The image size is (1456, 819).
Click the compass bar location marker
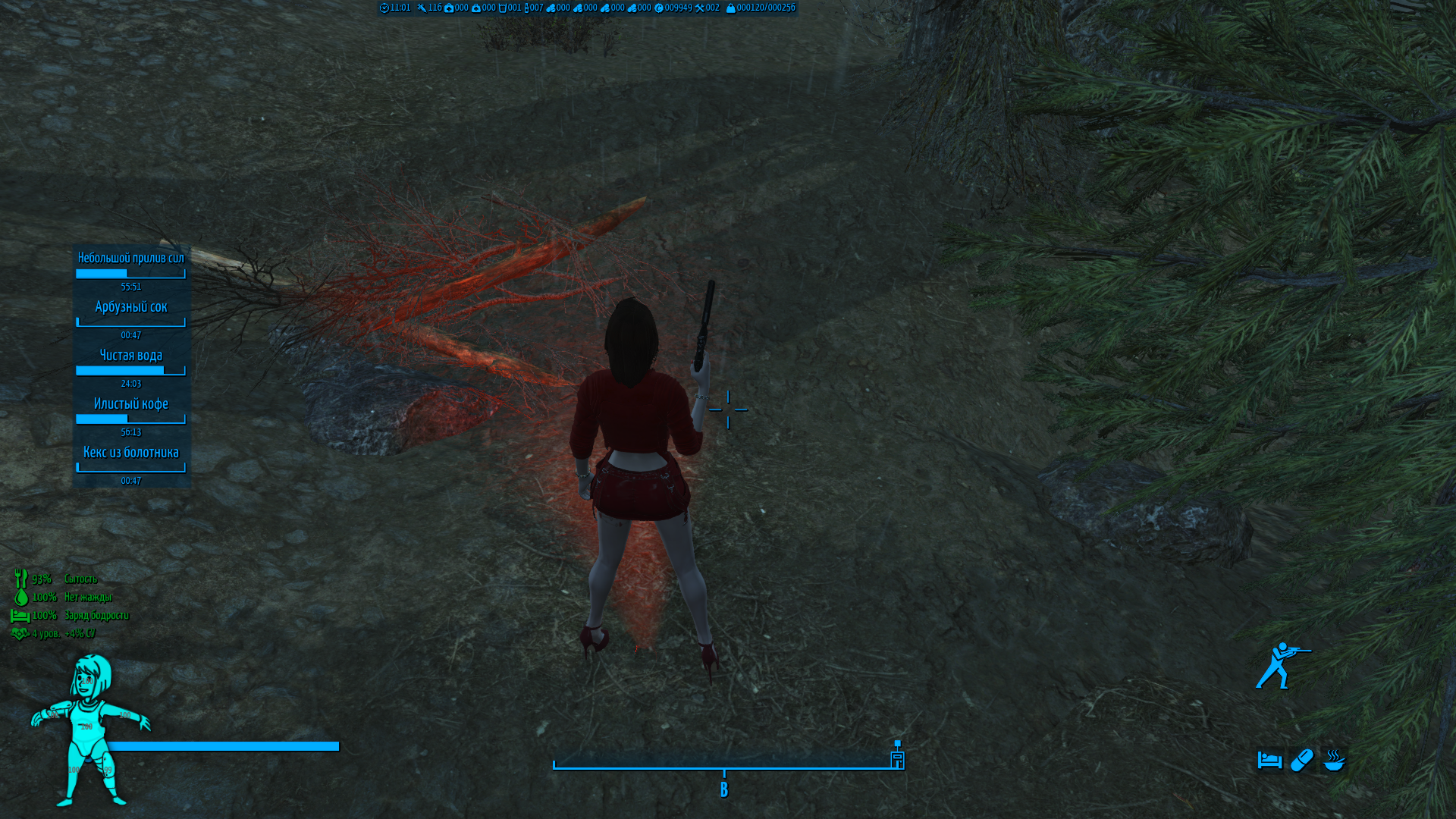897,755
